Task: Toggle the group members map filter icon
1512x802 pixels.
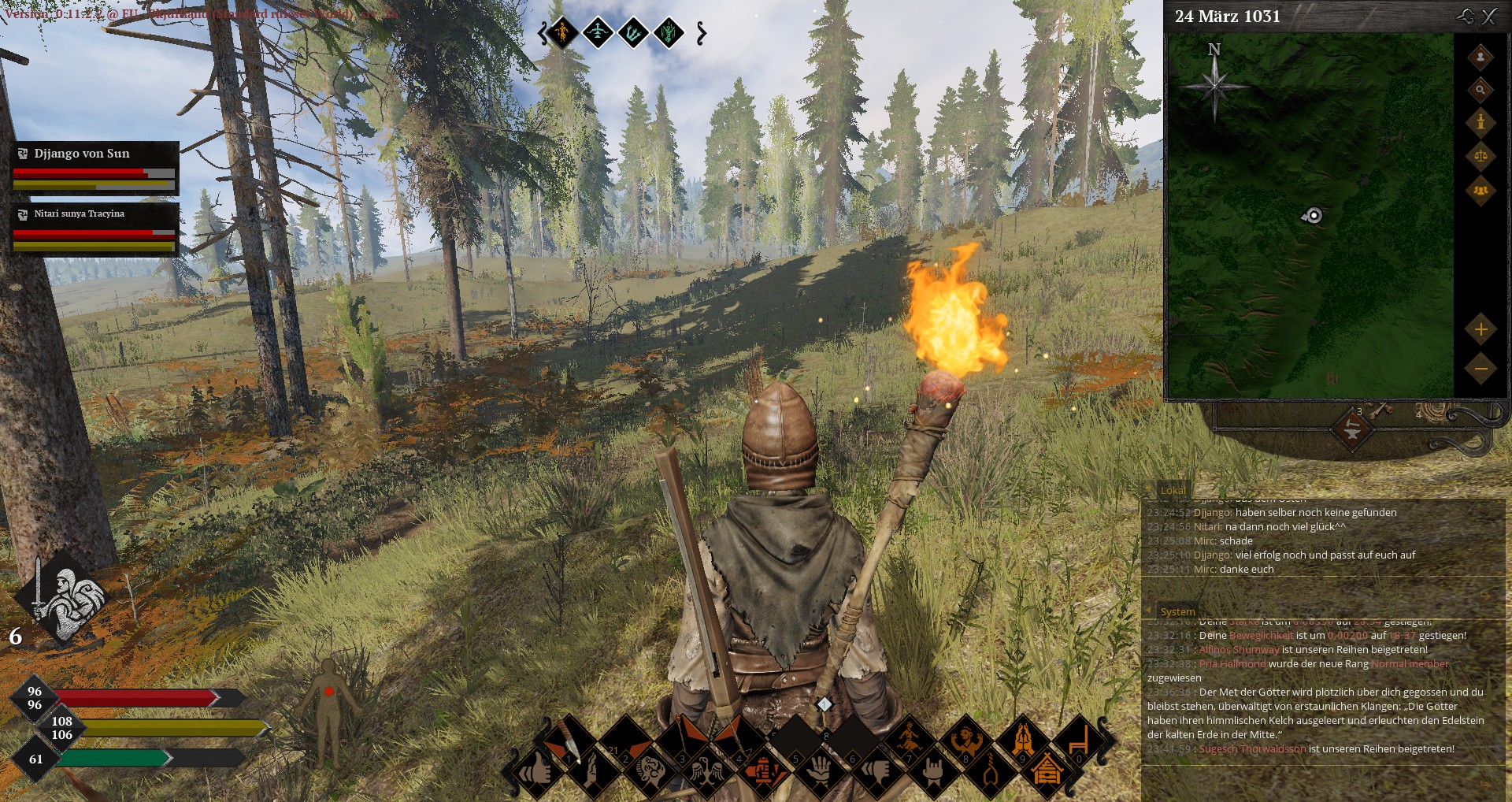Action: pos(1480,190)
